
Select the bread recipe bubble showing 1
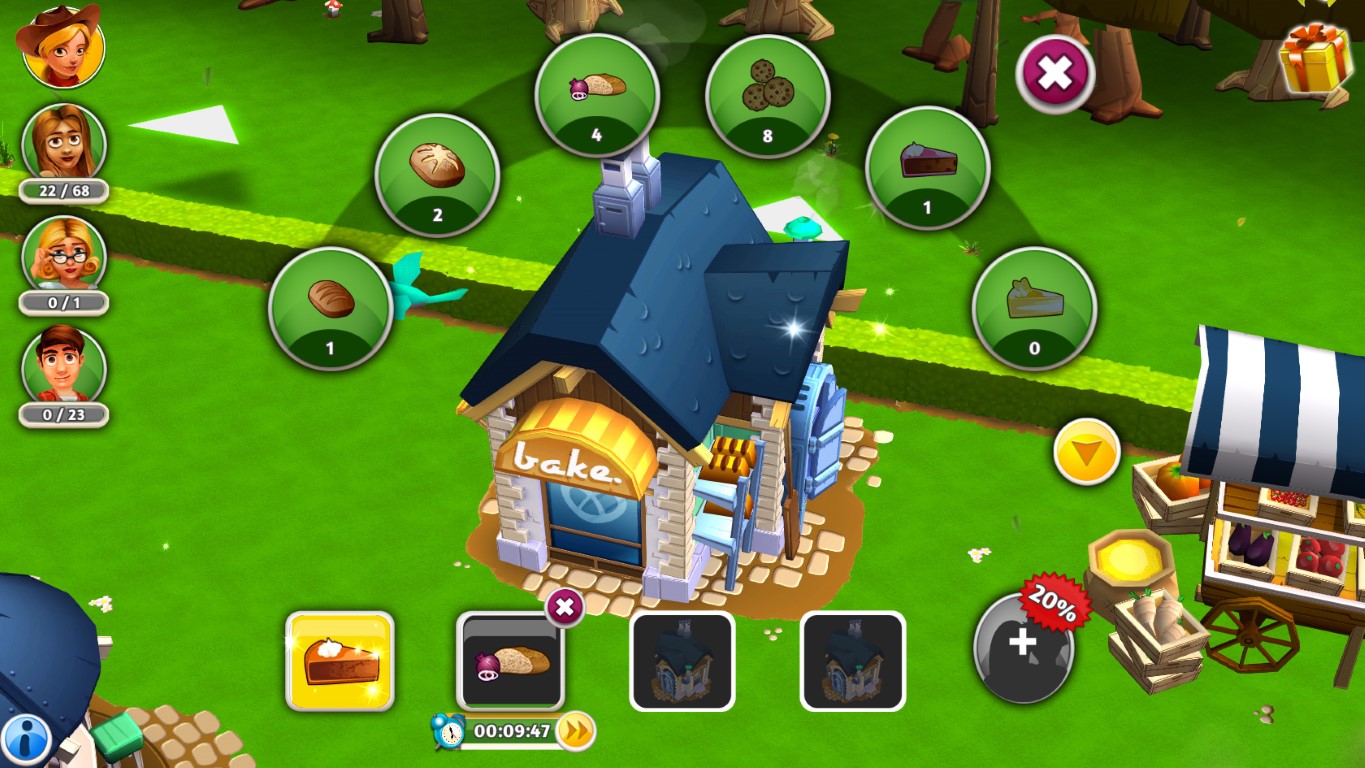point(330,307)
